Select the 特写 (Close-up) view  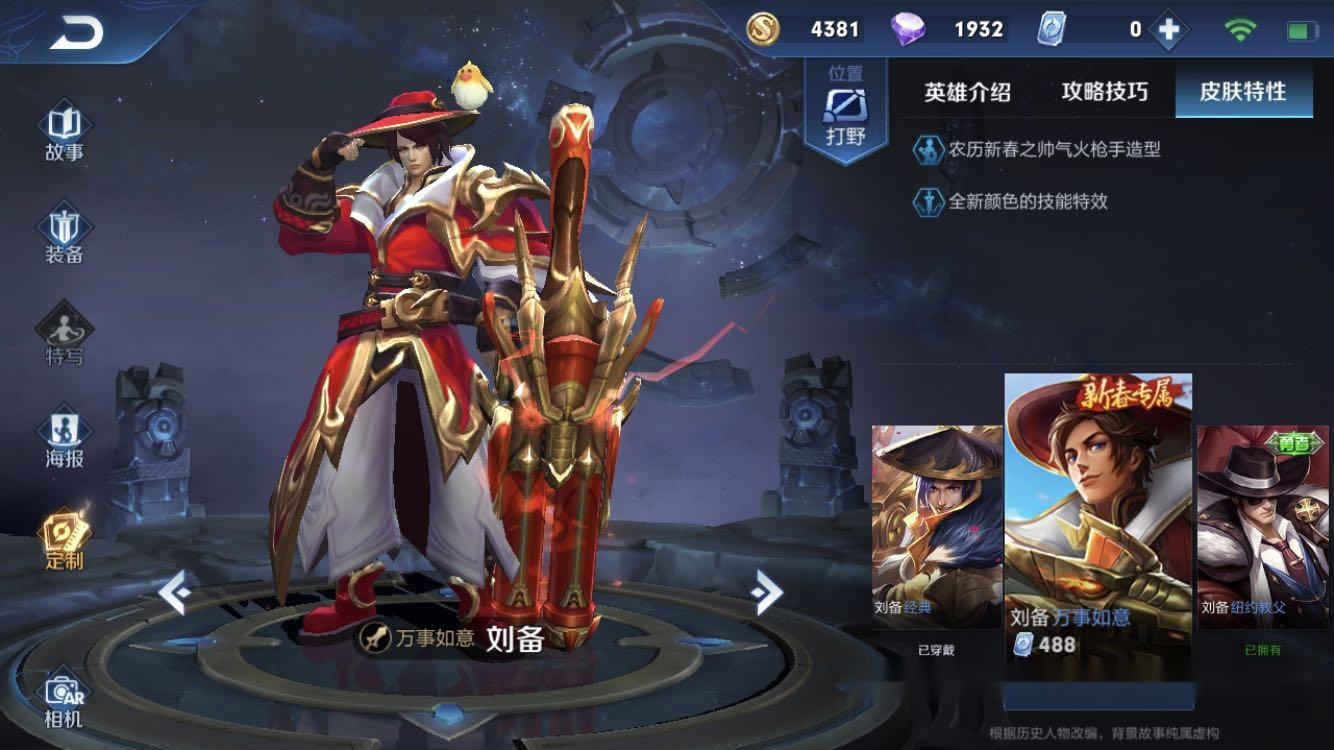click(63, 335)
